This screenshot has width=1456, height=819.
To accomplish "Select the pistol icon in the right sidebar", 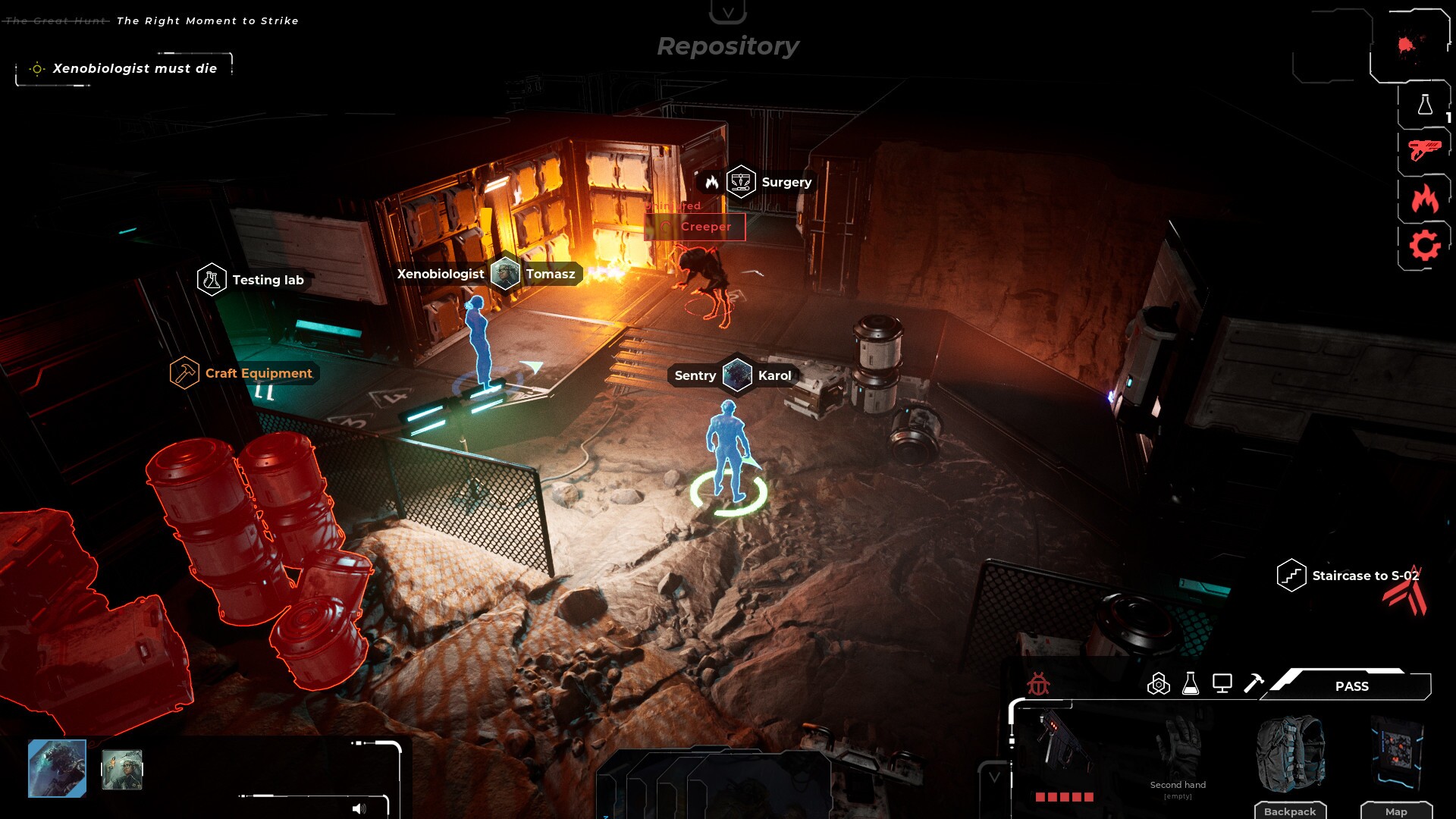I will click(1425, 148).
